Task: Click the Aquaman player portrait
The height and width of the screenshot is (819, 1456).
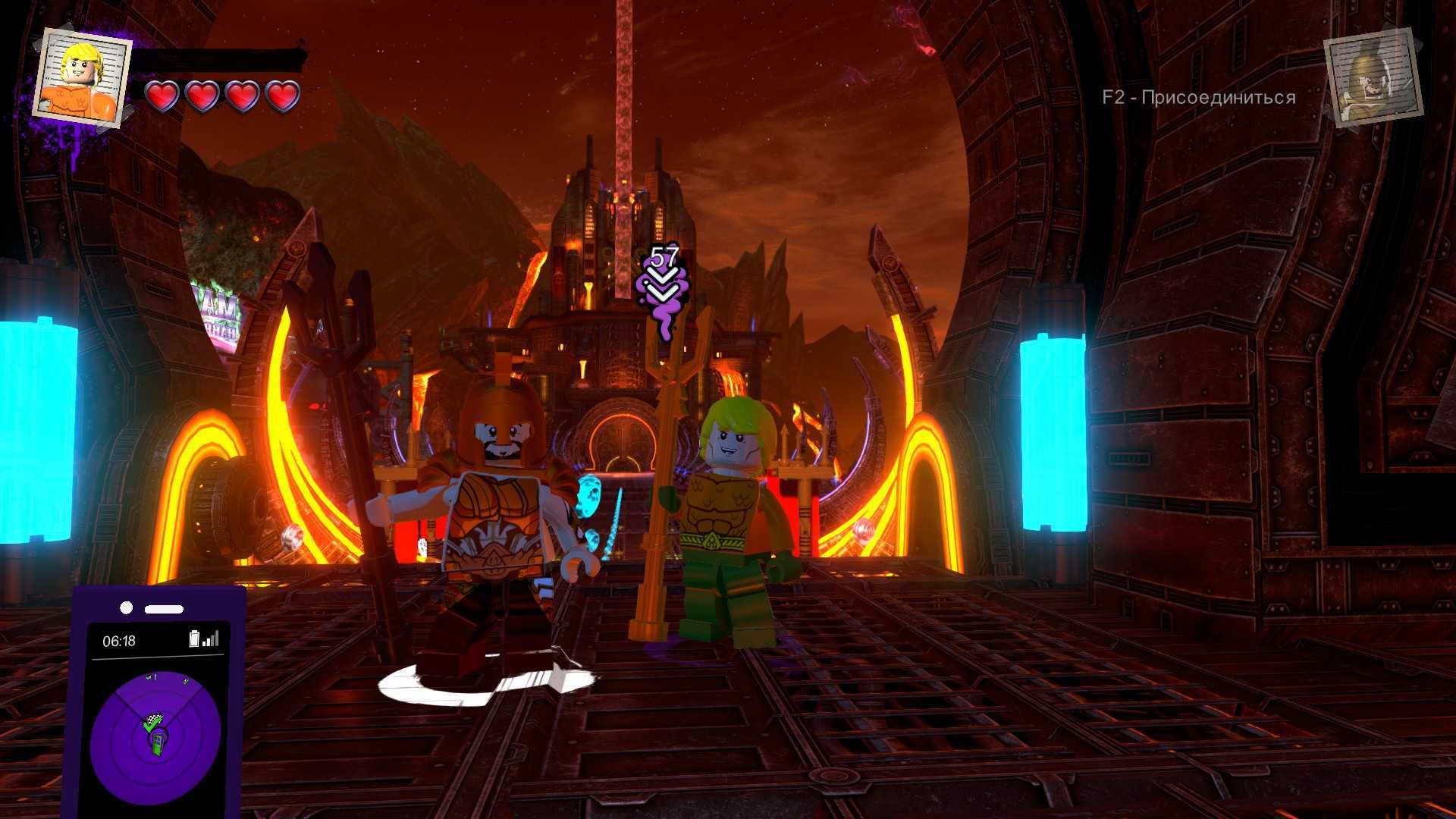Action: click(x=82, y=77)
